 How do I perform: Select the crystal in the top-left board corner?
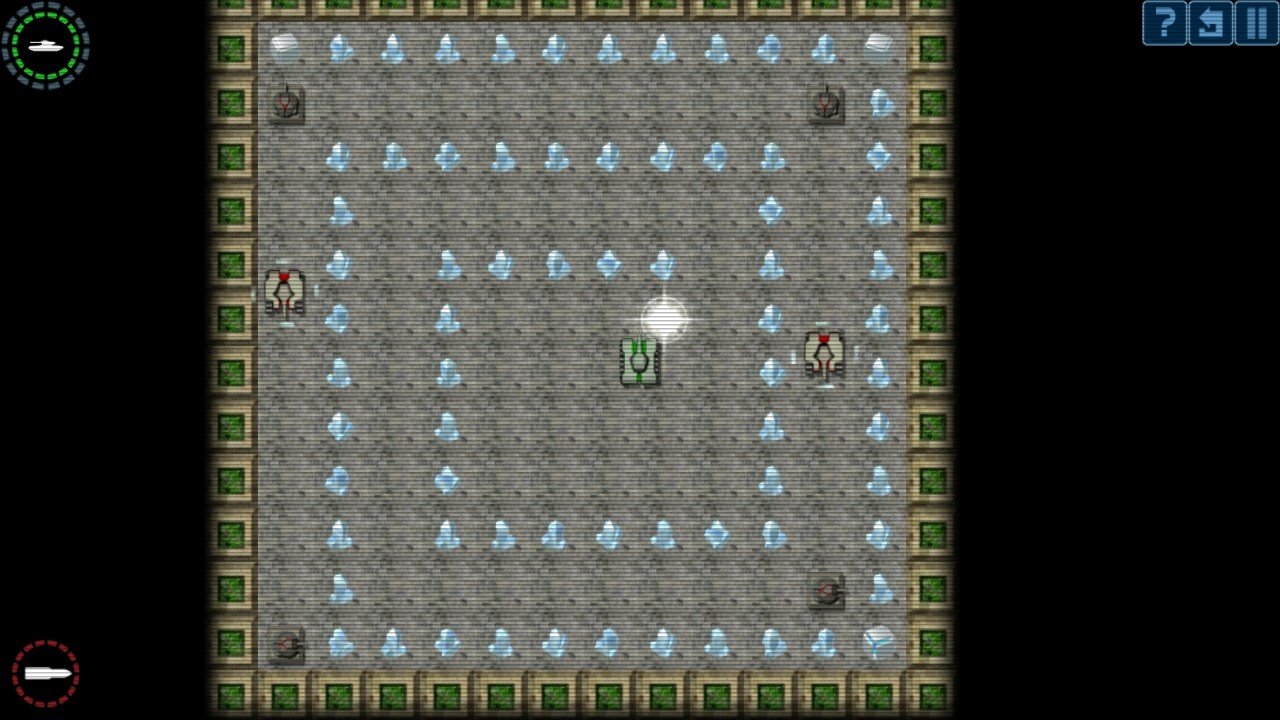pos(286,45)
